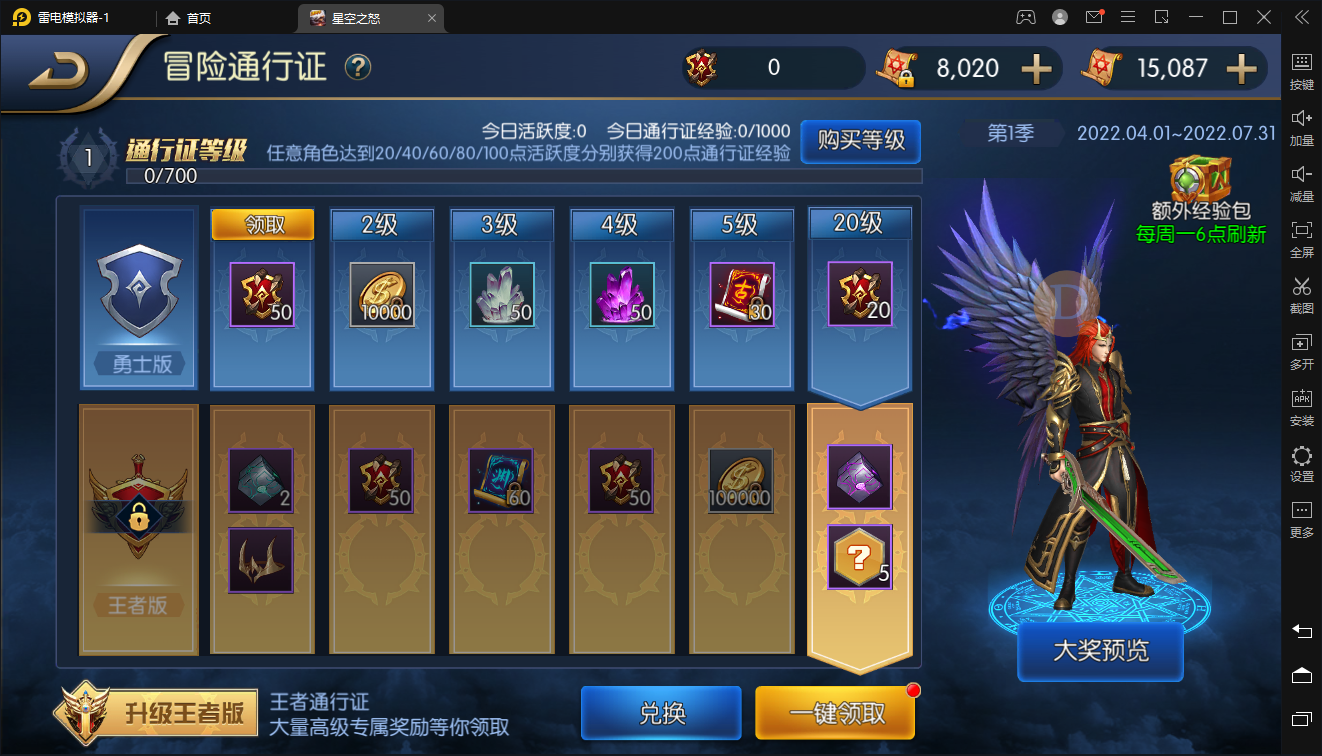Click the level 20 mystery question-mark reward
Screen dimensions: 1322x756
[x=858, y=558]
